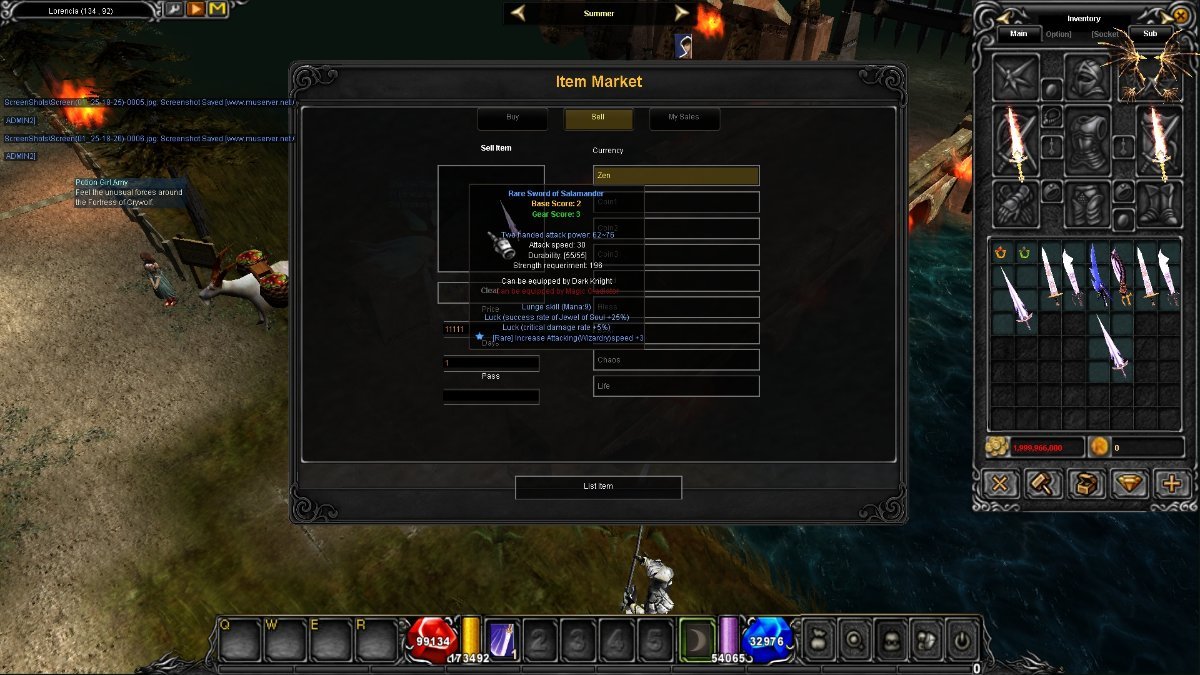Select the helmet equipment slot
Image resolution: width=1200 pixels, height=675 pixels.
click(1086, 77)
